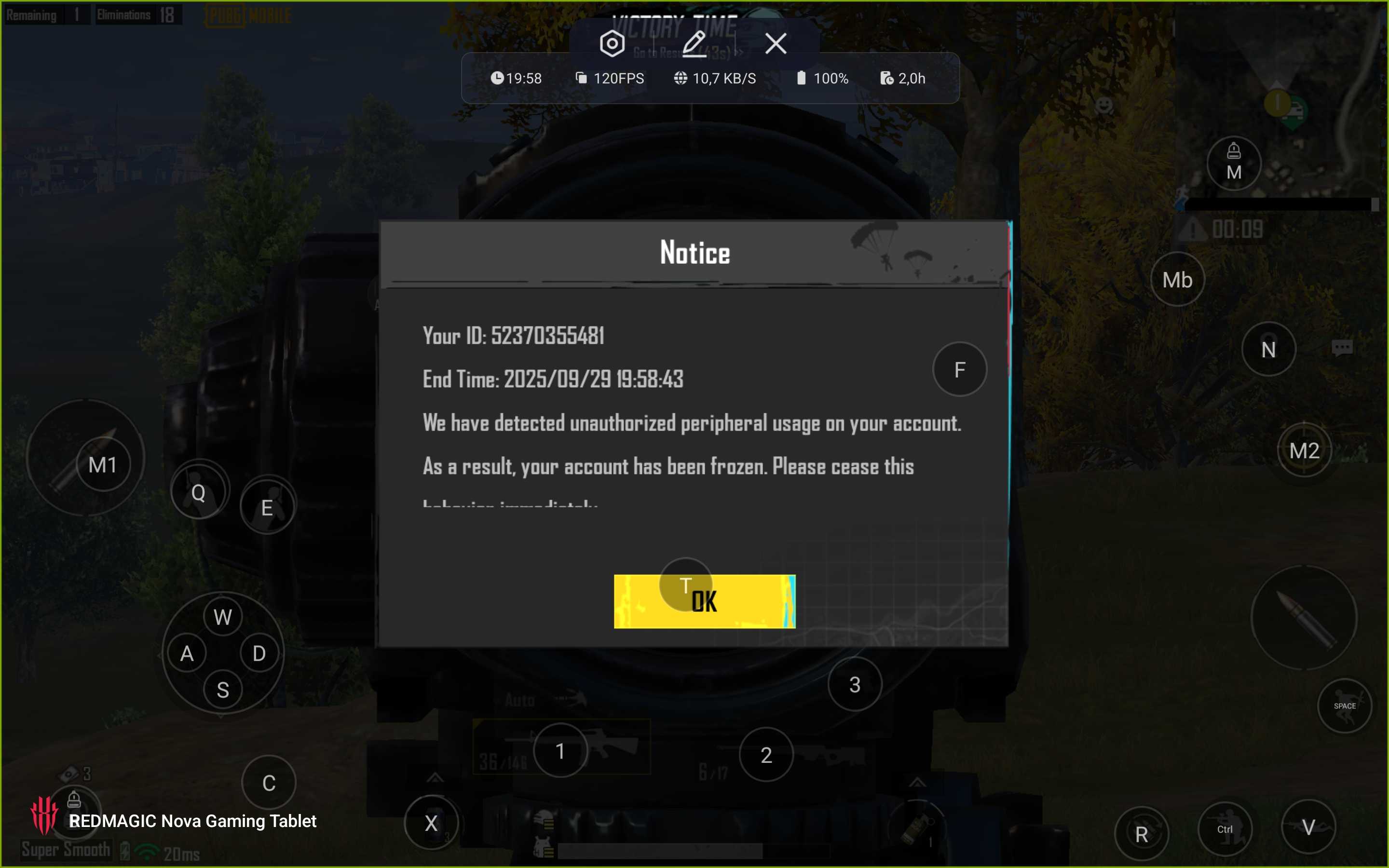Tap the jump button marked SPACE
This screenshot has height=868, width=1389.
1344,705
